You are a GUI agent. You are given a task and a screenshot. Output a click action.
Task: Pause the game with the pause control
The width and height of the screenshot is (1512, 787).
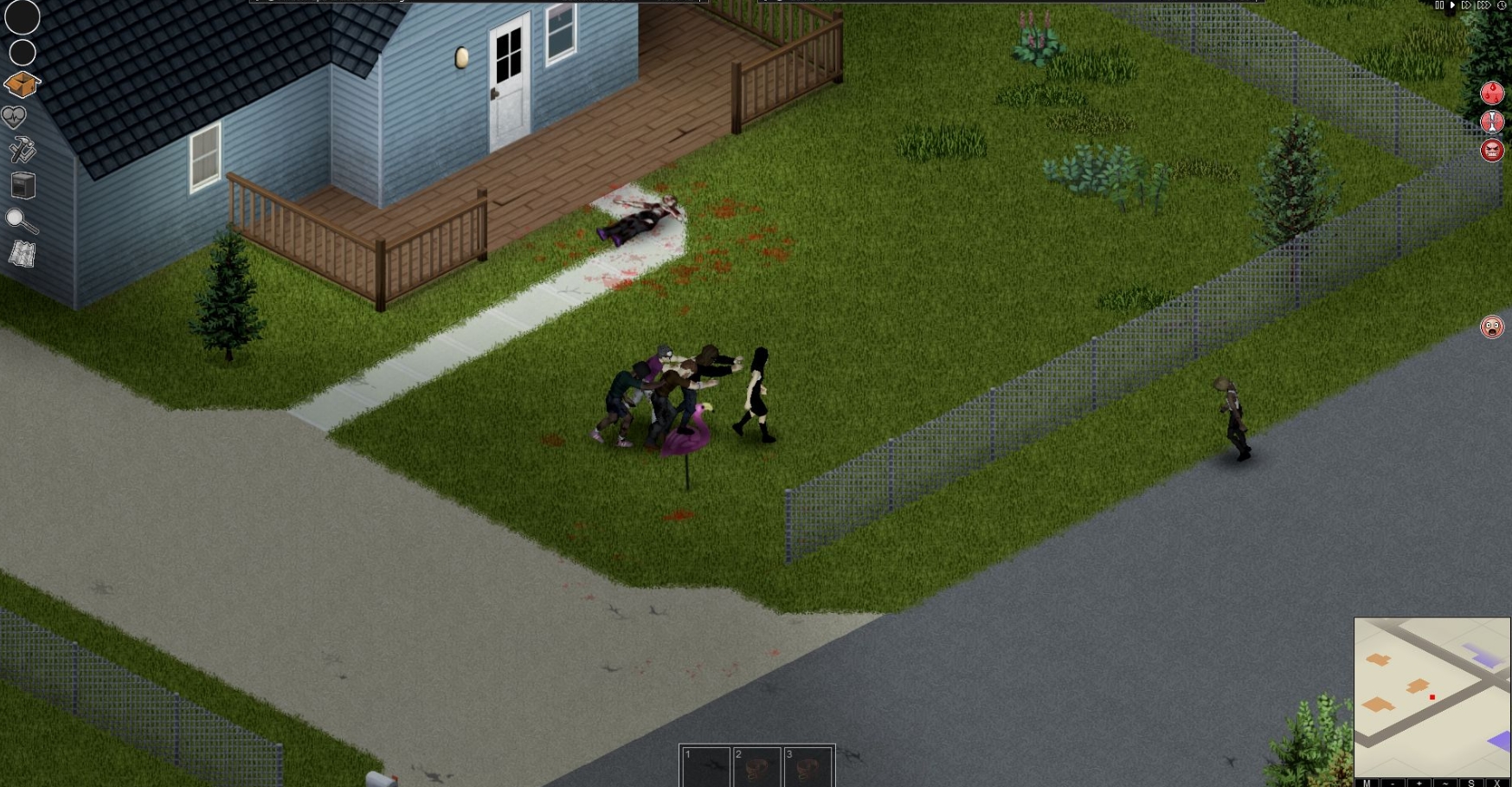pyautogui.click(x=1439, y=5)
